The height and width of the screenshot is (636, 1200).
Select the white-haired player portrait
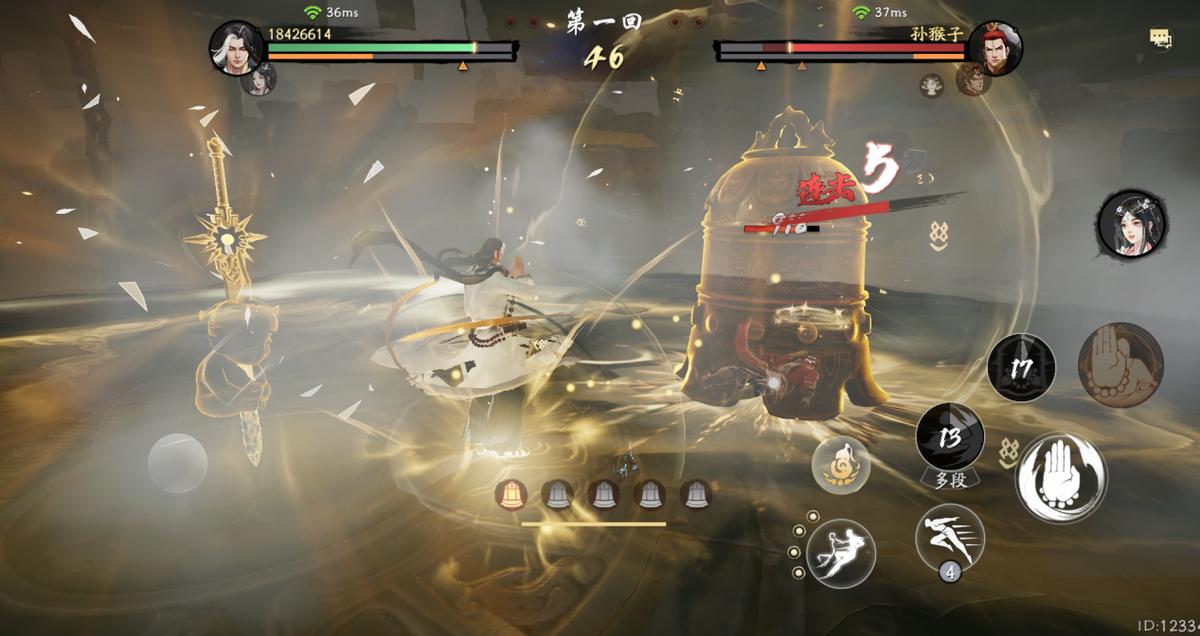(237, 46)
